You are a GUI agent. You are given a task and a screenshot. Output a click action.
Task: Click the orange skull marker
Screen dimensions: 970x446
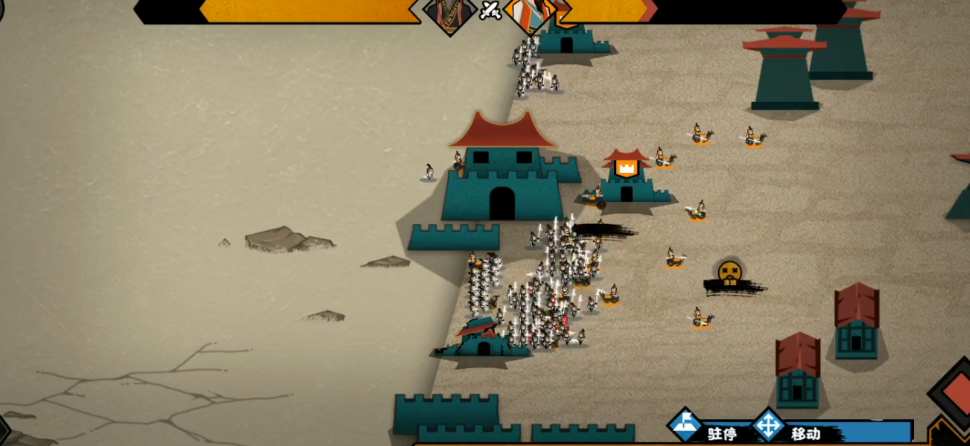tap(729, 271)
